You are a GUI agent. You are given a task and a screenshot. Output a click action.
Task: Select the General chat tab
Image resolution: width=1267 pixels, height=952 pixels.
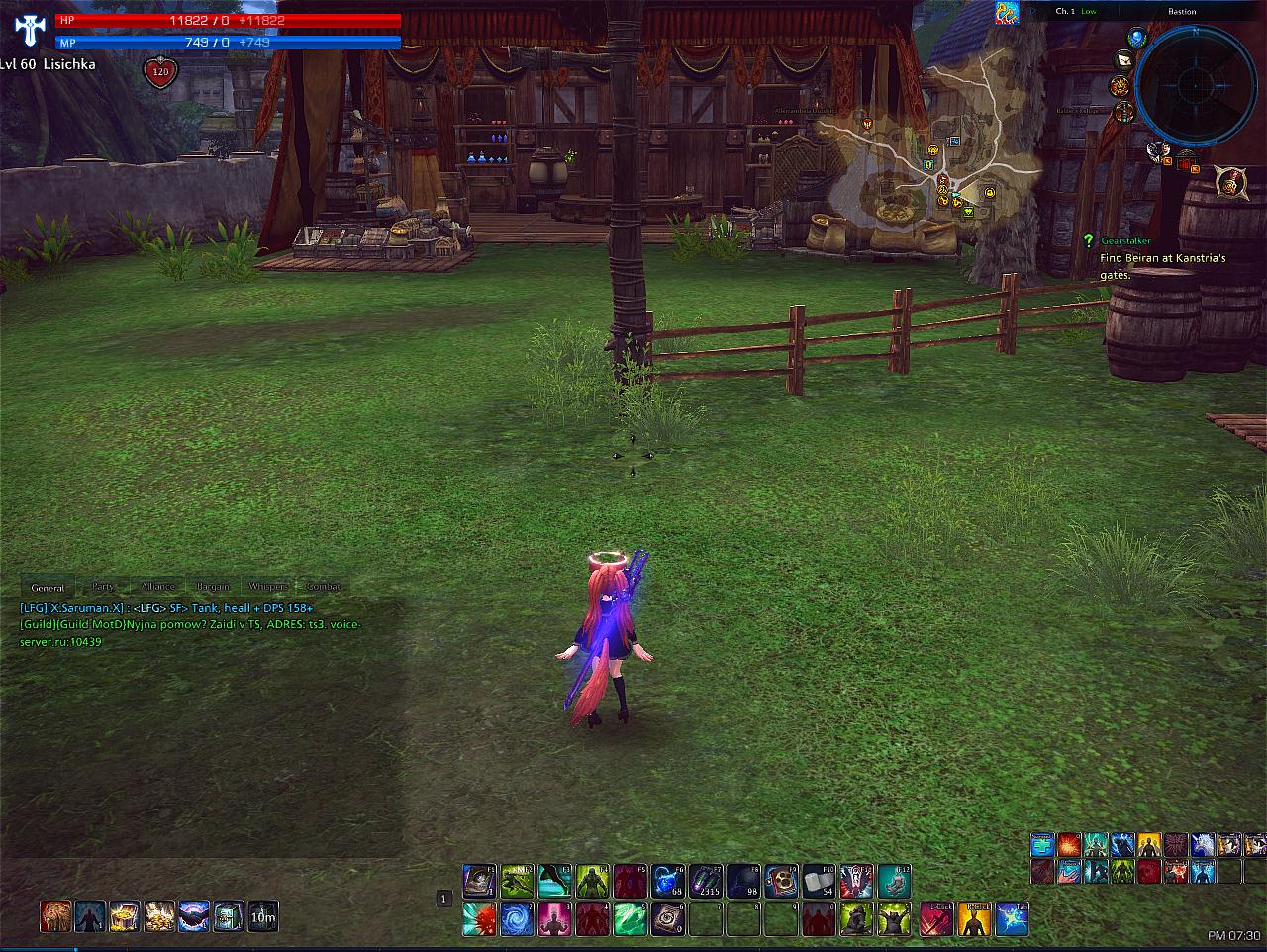tap(48, 588)
